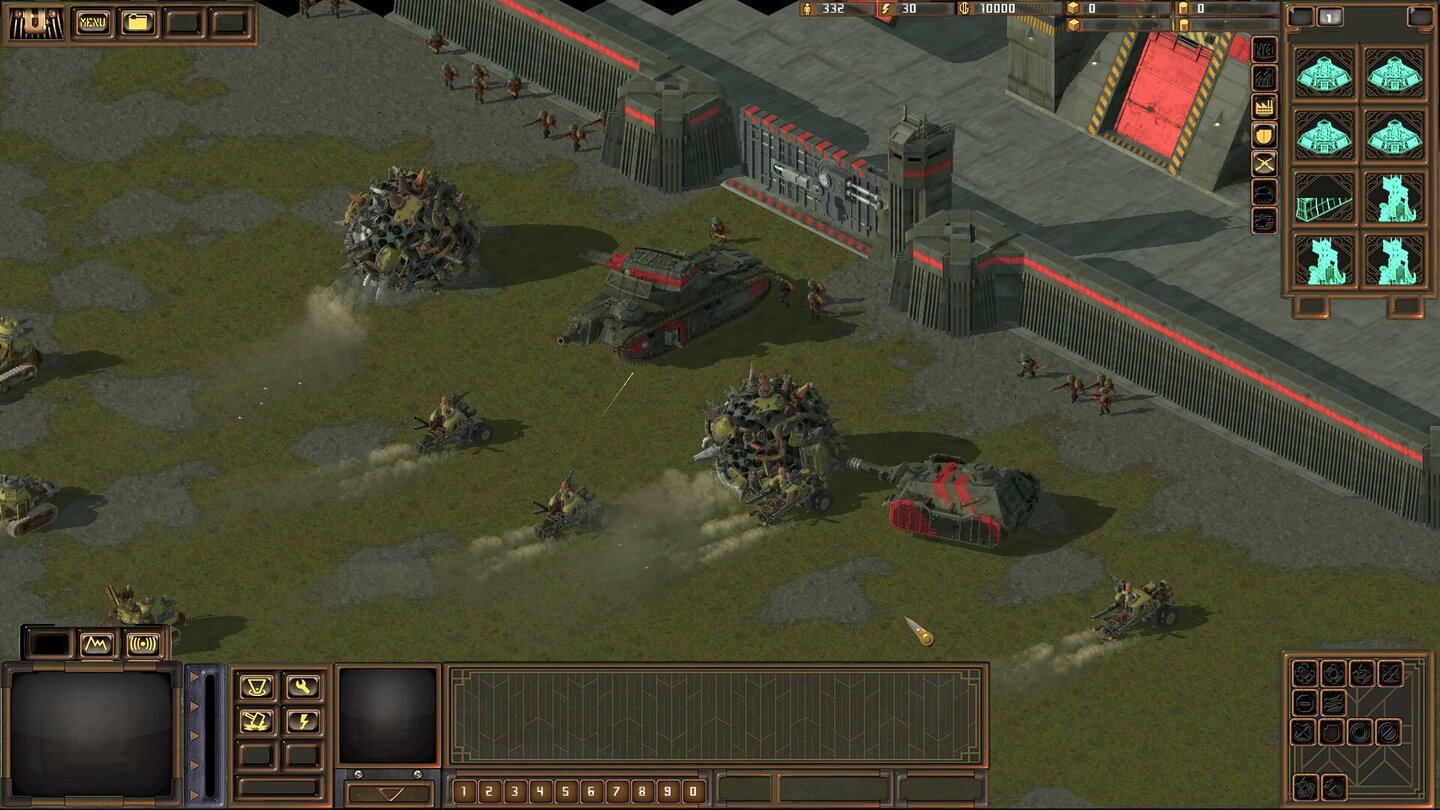
Task: Click the top arrow beside the minimap panel
Action: tap(194, 676)
